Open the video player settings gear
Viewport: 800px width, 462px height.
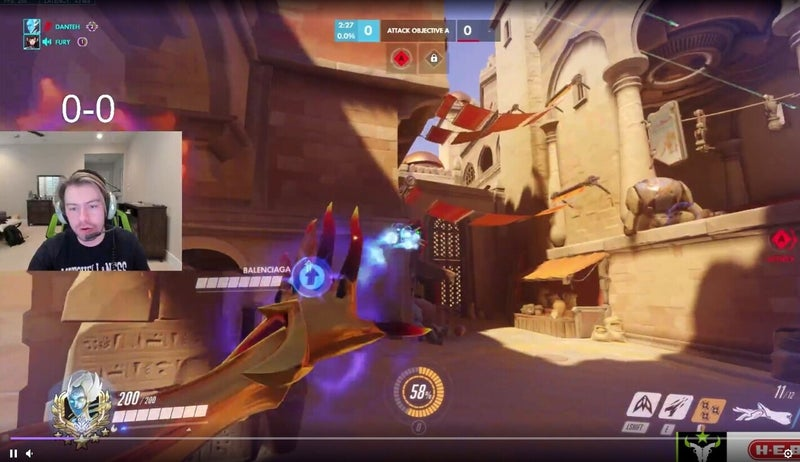tap(788, 453)
